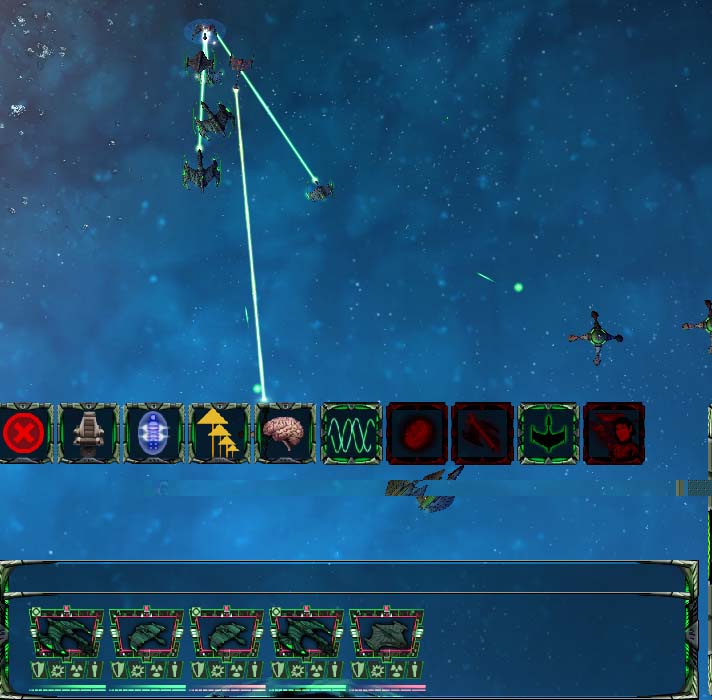Activate the blue capsule ability icon
This screenshot has width=712, height=700.
coord(154,434)
